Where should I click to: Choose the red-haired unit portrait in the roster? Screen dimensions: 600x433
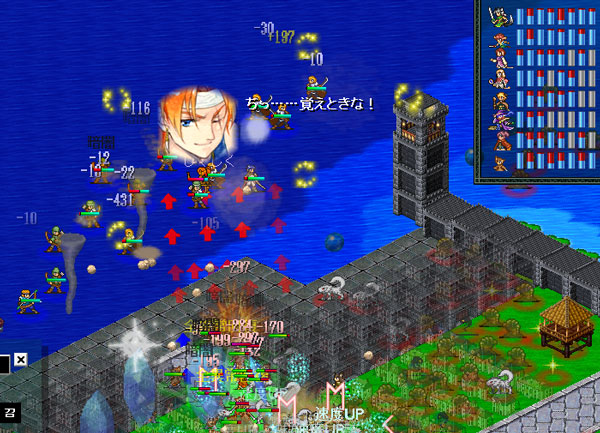(x=499, y=39)
